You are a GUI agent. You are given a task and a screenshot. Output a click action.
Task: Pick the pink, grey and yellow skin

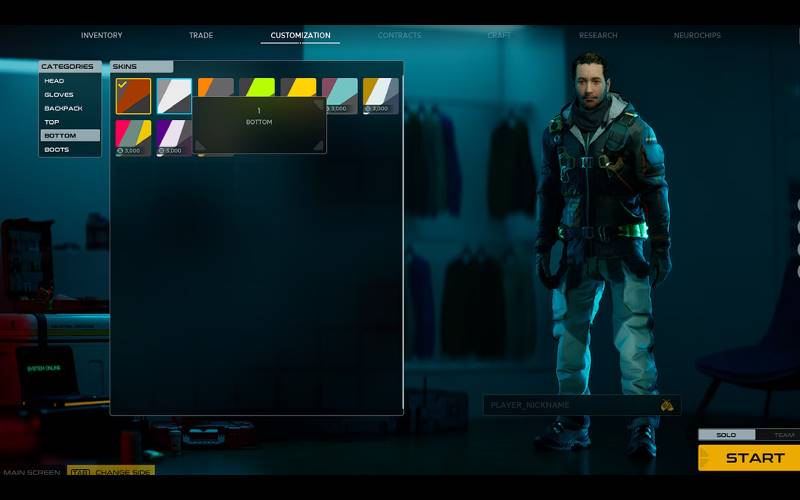click(133, 137)
